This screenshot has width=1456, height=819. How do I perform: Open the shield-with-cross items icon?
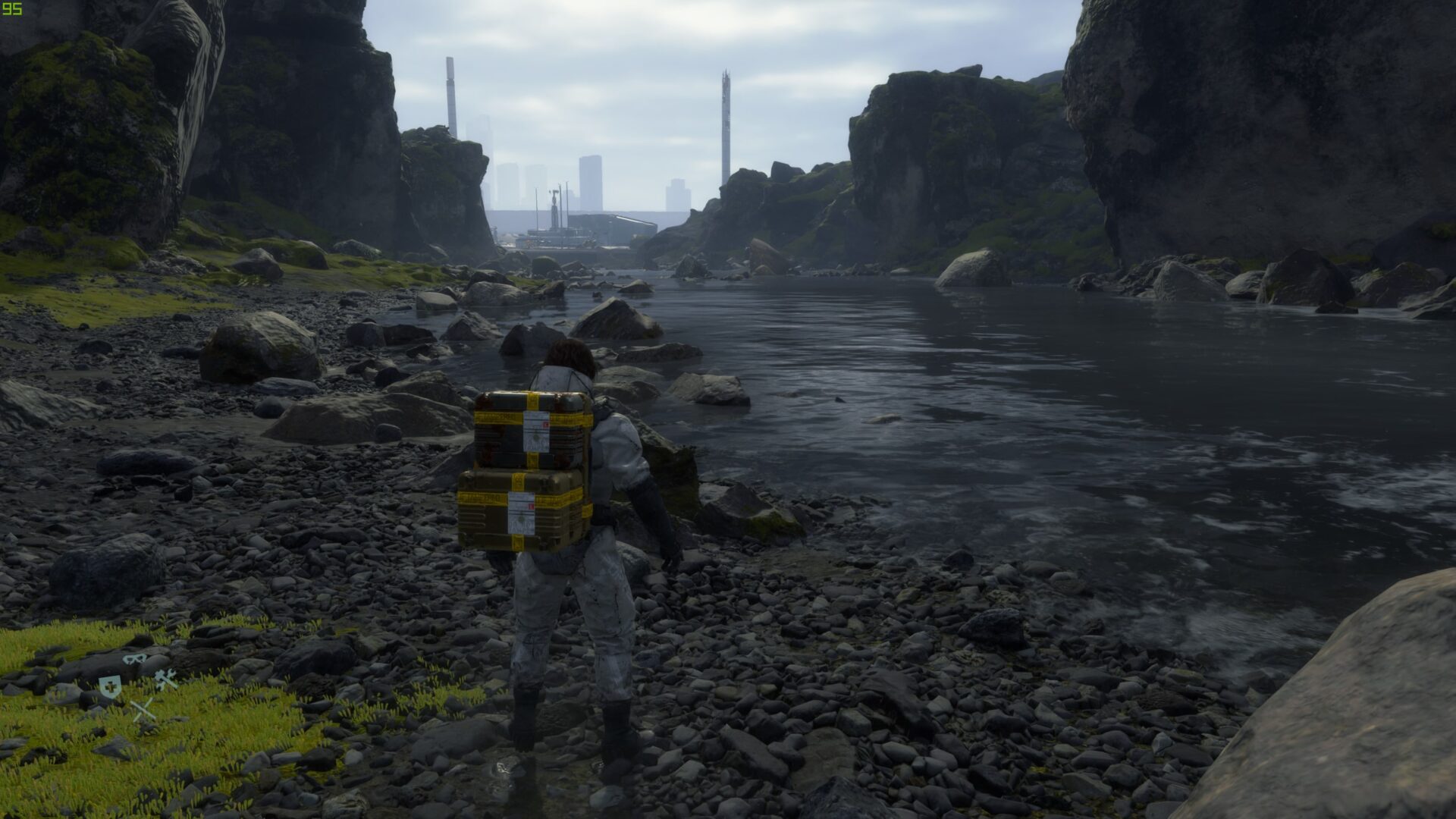pos(109,686)
